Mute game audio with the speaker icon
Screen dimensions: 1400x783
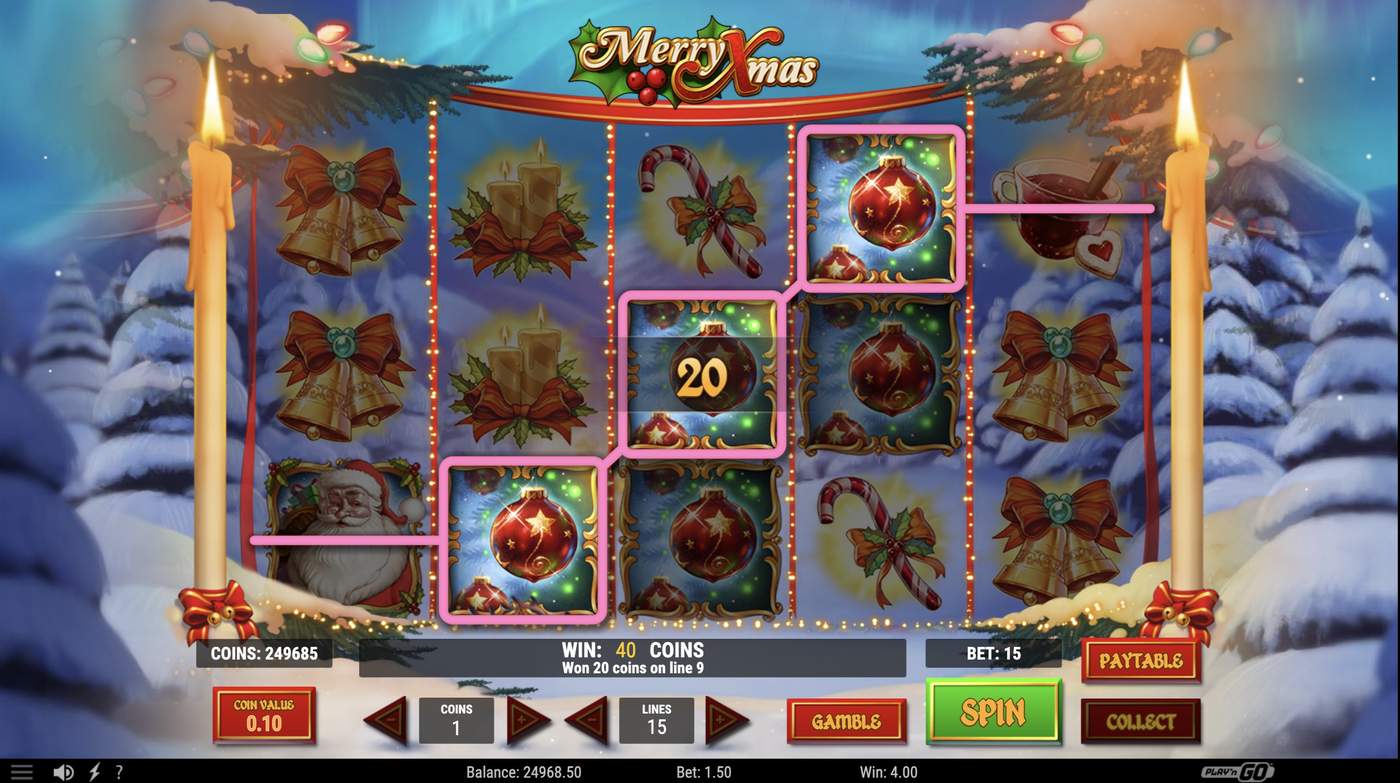(62, 770)
